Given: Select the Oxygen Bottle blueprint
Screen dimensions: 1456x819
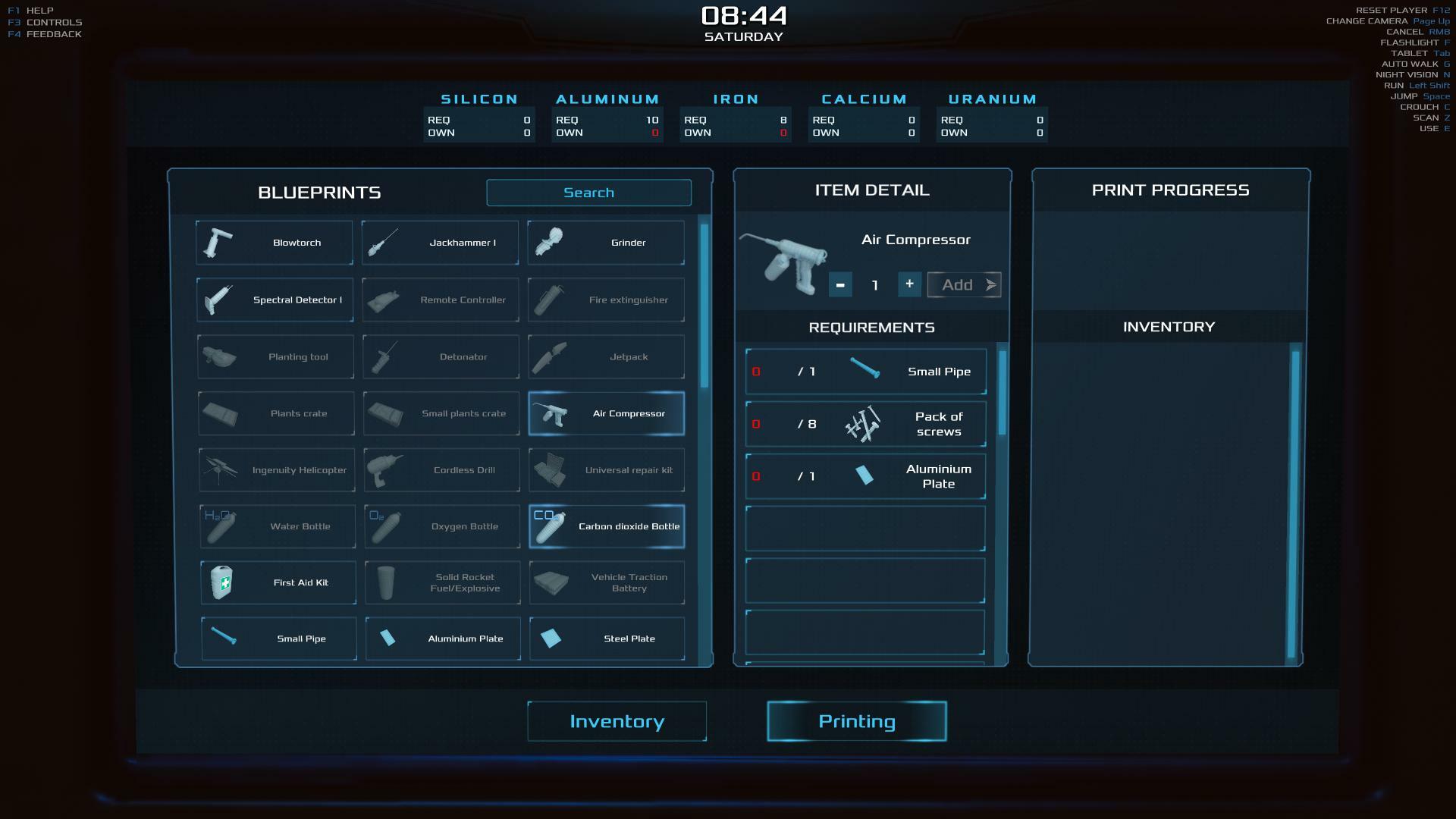Looking at the screenshot, I should point(442,526).
